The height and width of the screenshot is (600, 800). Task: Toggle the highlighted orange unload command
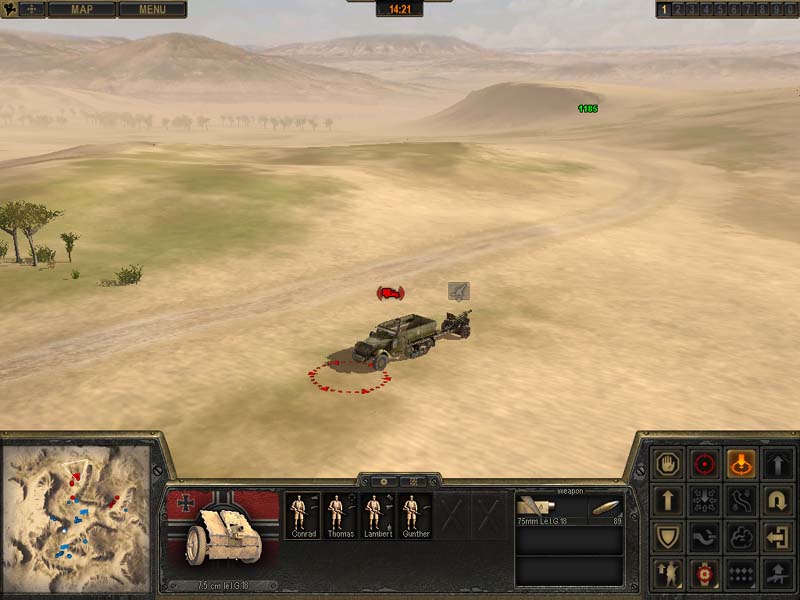[741, 463]
